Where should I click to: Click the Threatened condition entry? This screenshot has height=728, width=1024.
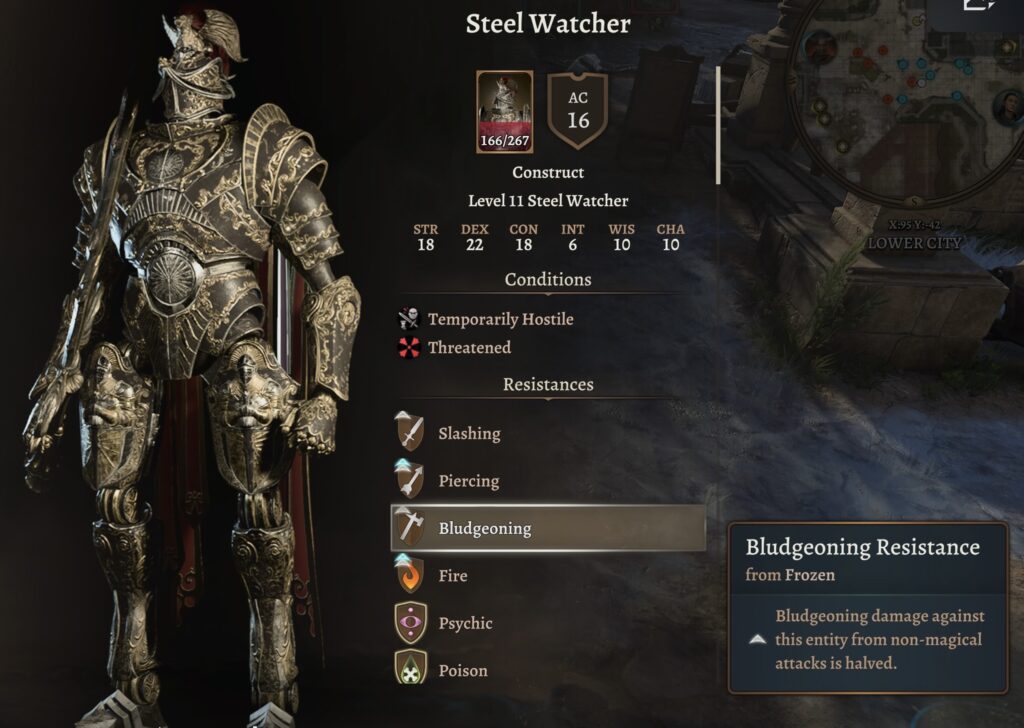click(468, 347)
